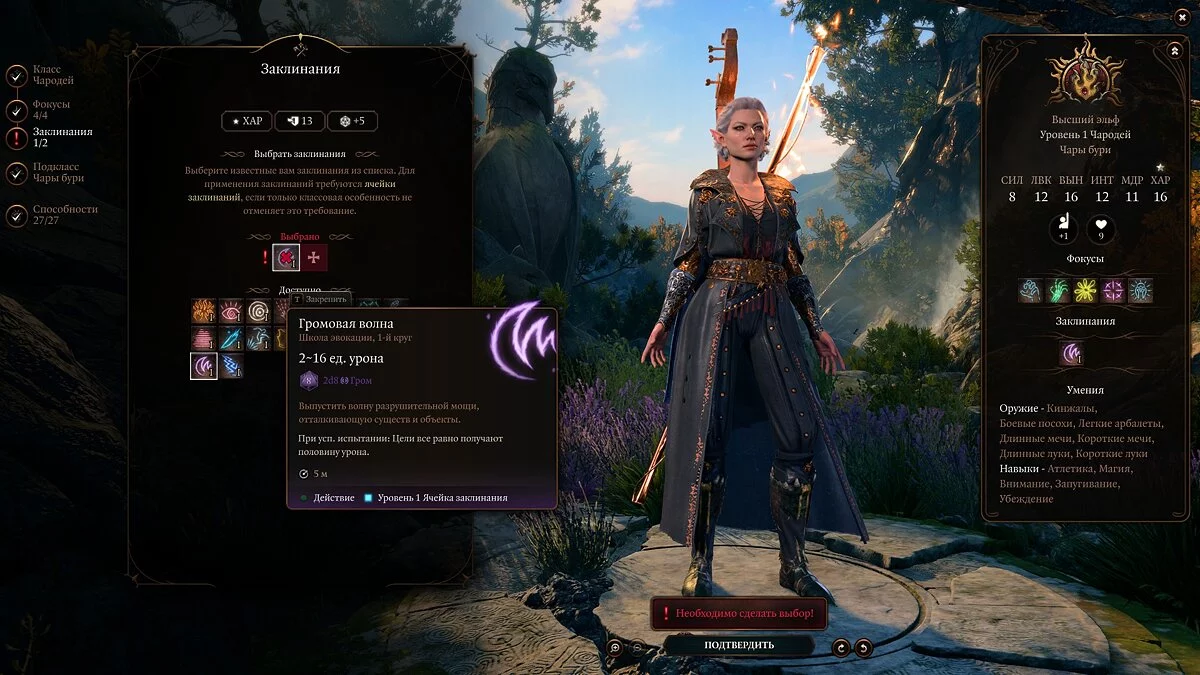Pick the orange flame spell icon
This screenshot has width=1200, height=675.
pos(204,311)
